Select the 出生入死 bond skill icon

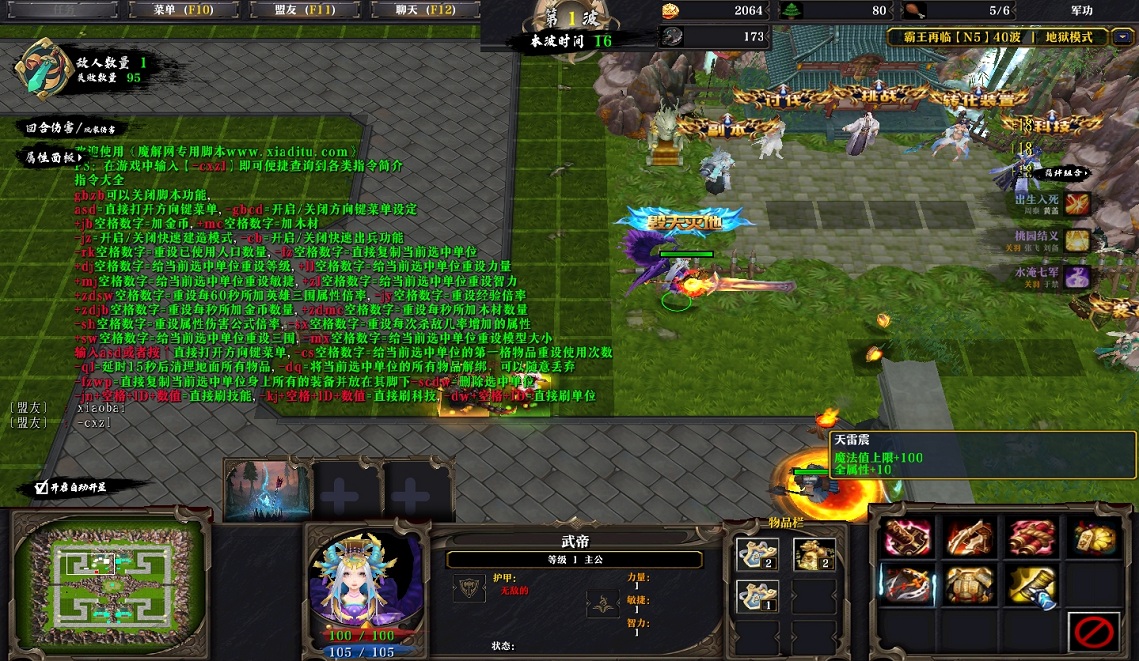tap(1077, 204)
